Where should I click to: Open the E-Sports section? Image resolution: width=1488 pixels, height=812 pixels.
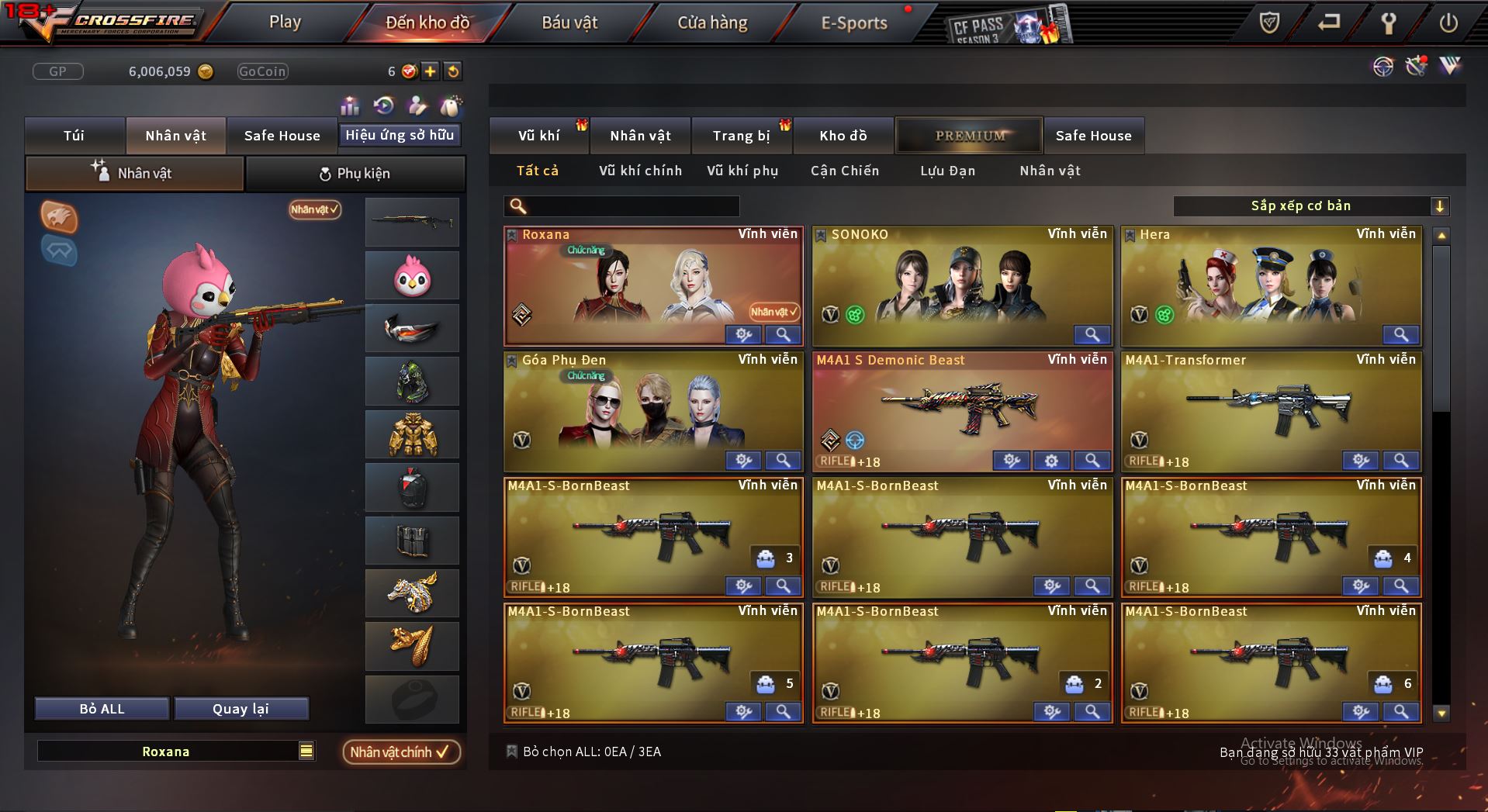pyautogui.click(x=853, y=23)
